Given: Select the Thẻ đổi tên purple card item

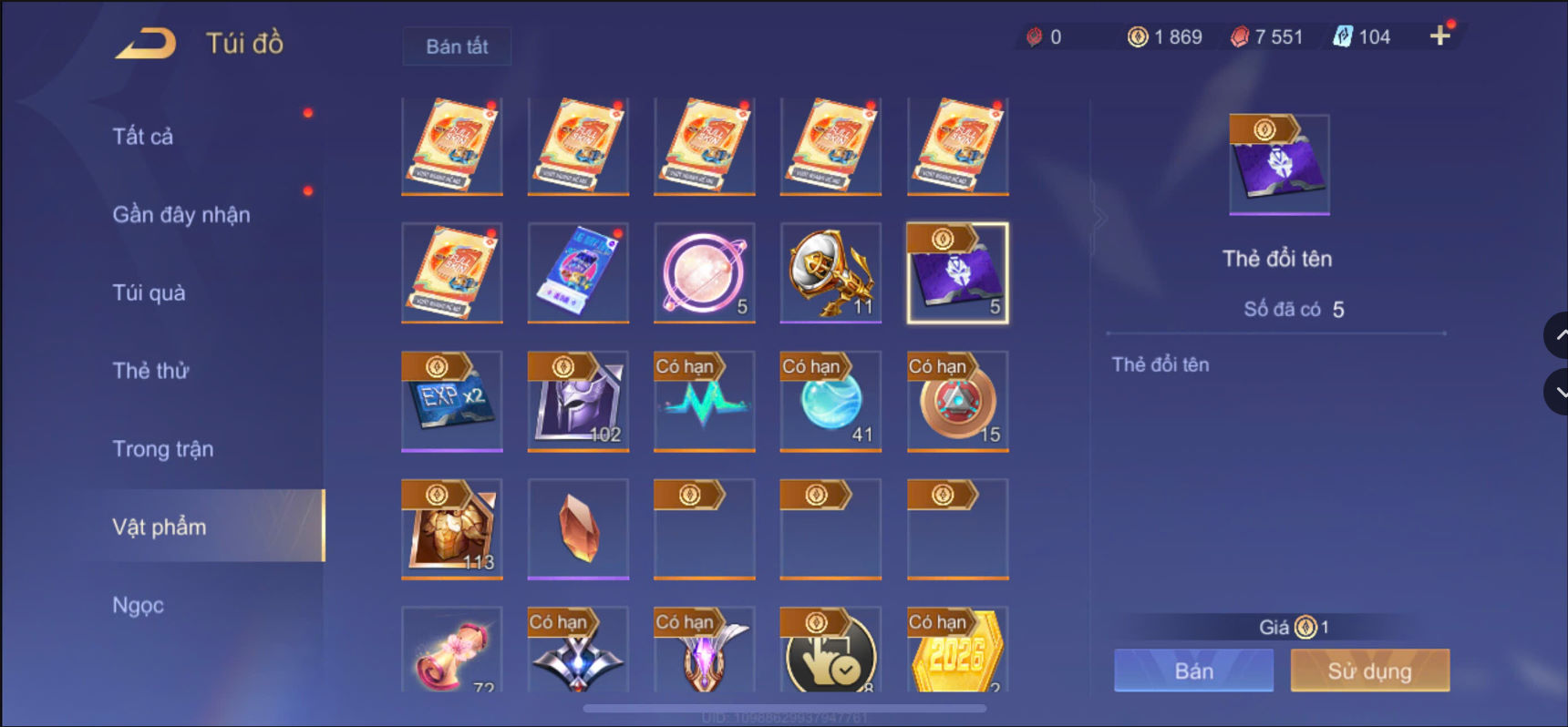Looking at the screenshot, I should pos(956,273).
